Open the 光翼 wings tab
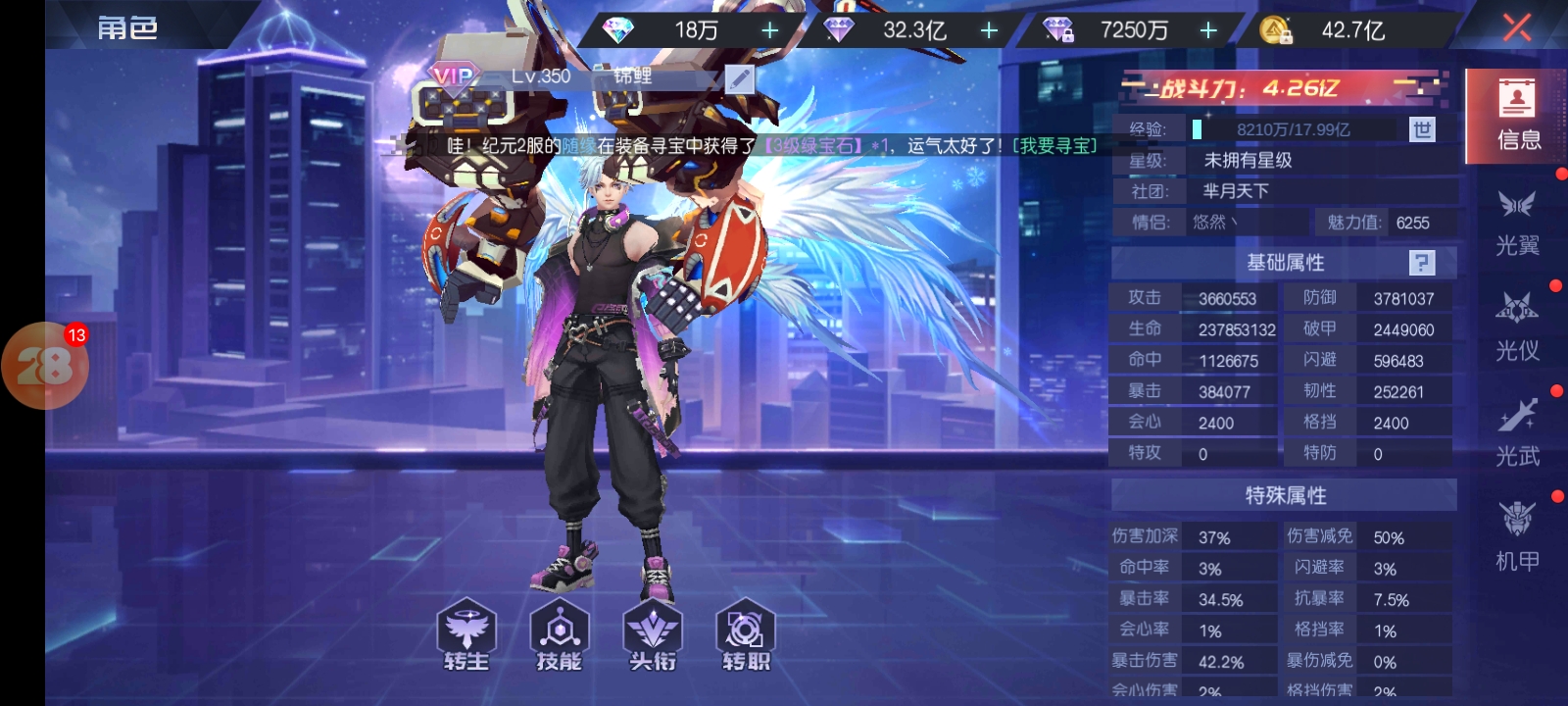1568x706 pixels. tap(1517, 222)
